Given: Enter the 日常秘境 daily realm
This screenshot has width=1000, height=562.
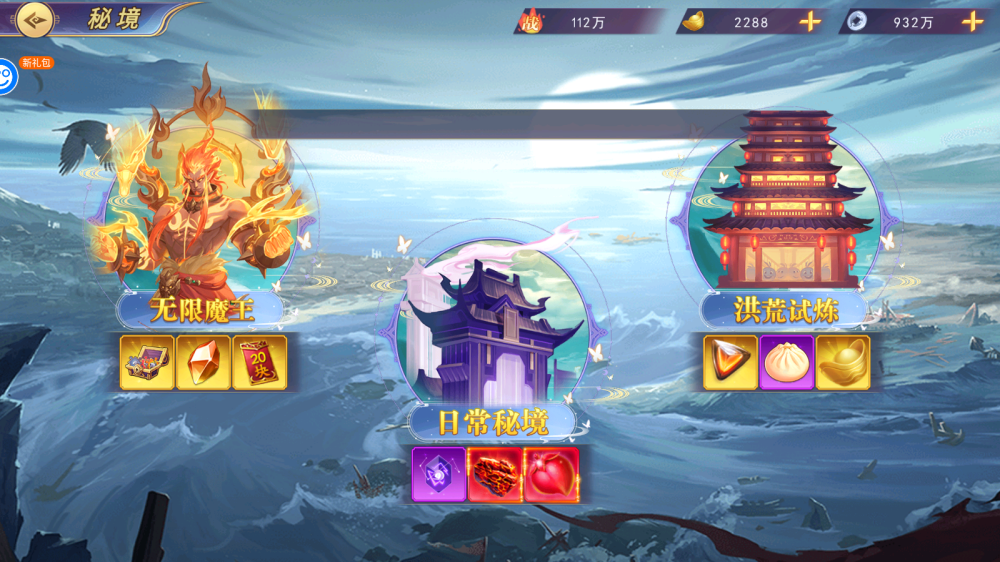Looking at the screenshot, I should [492, 325].
